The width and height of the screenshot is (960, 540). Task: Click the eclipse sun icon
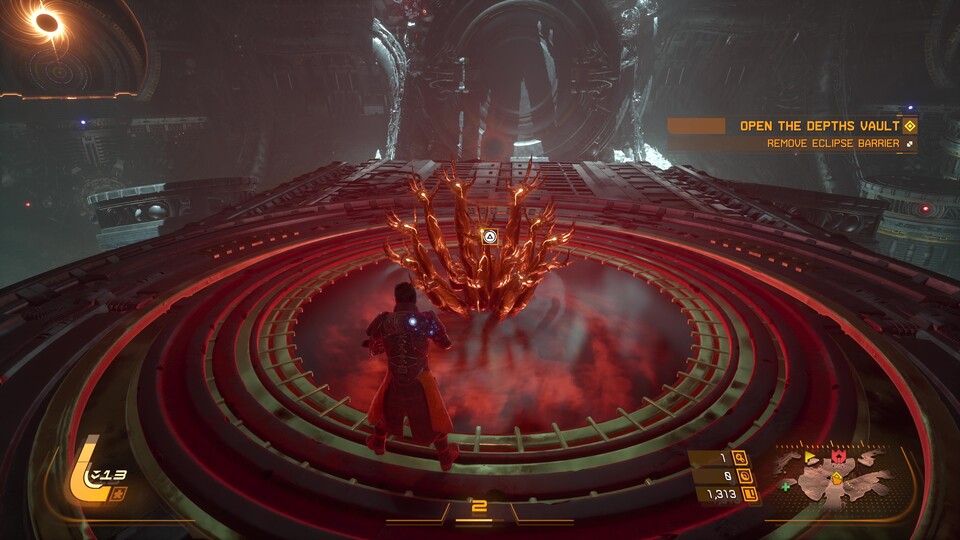(x=45, y=20)
